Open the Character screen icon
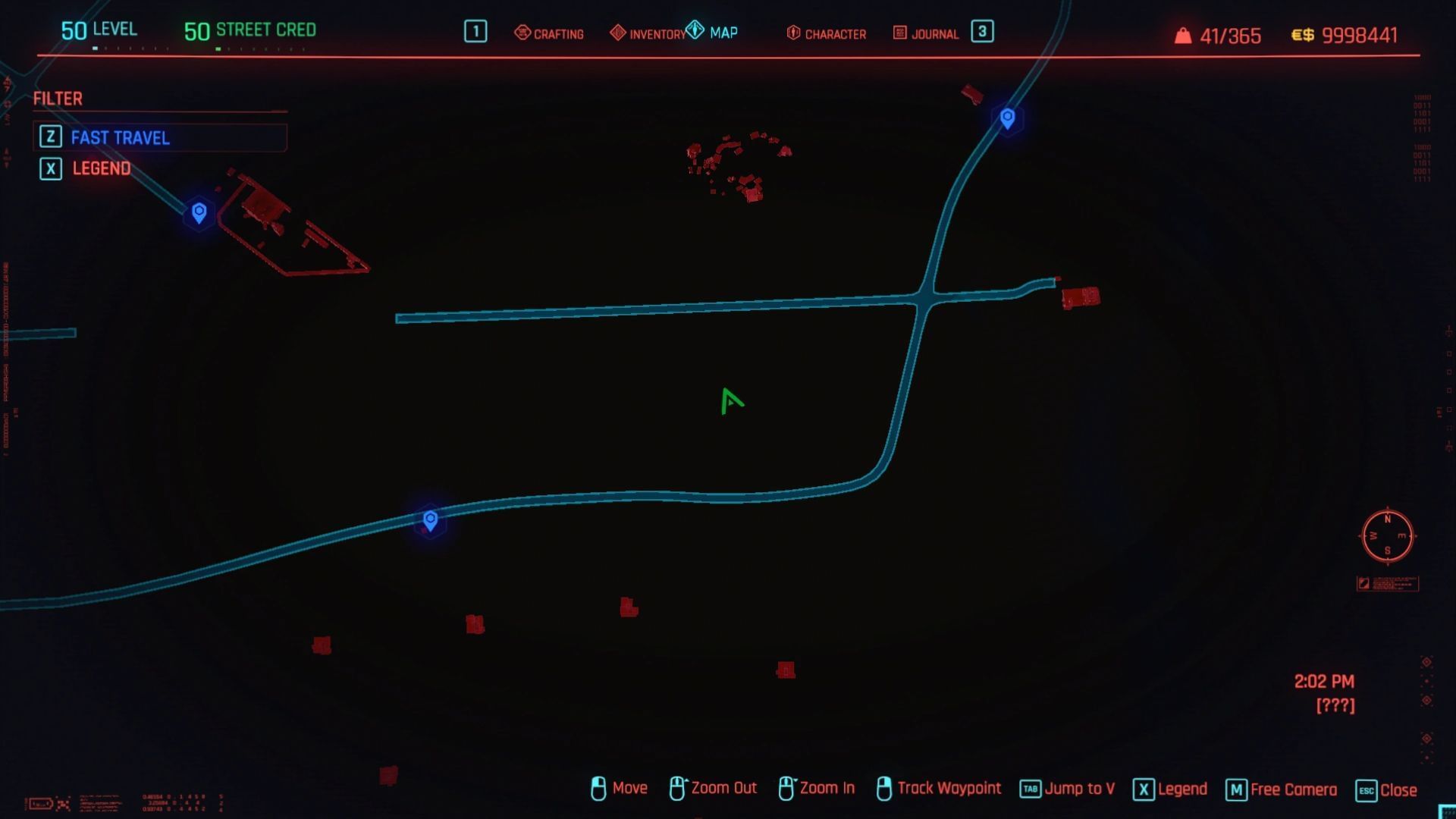Viewport: 1456px width, 819px height. [x=792, y=33]
